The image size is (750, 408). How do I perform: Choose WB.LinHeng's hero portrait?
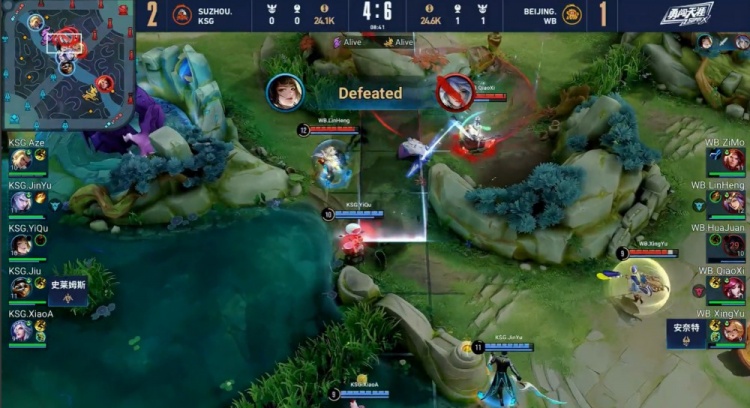point(735,202)
